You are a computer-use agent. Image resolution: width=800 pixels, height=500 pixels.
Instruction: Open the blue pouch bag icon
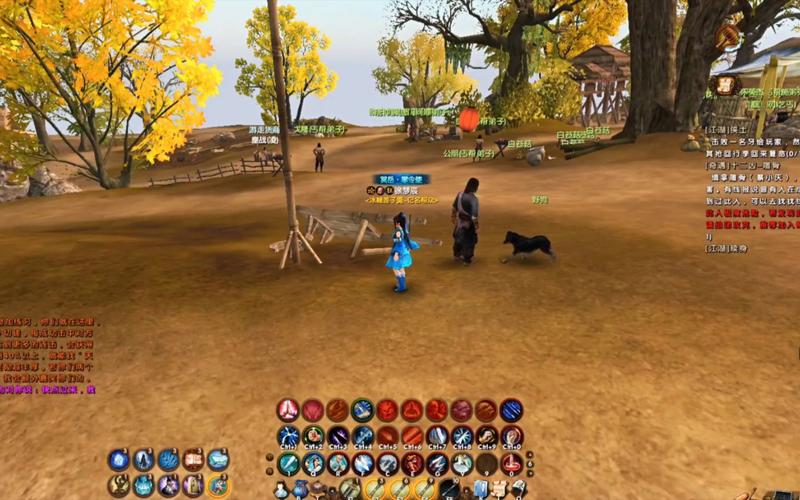coord(300,489)
